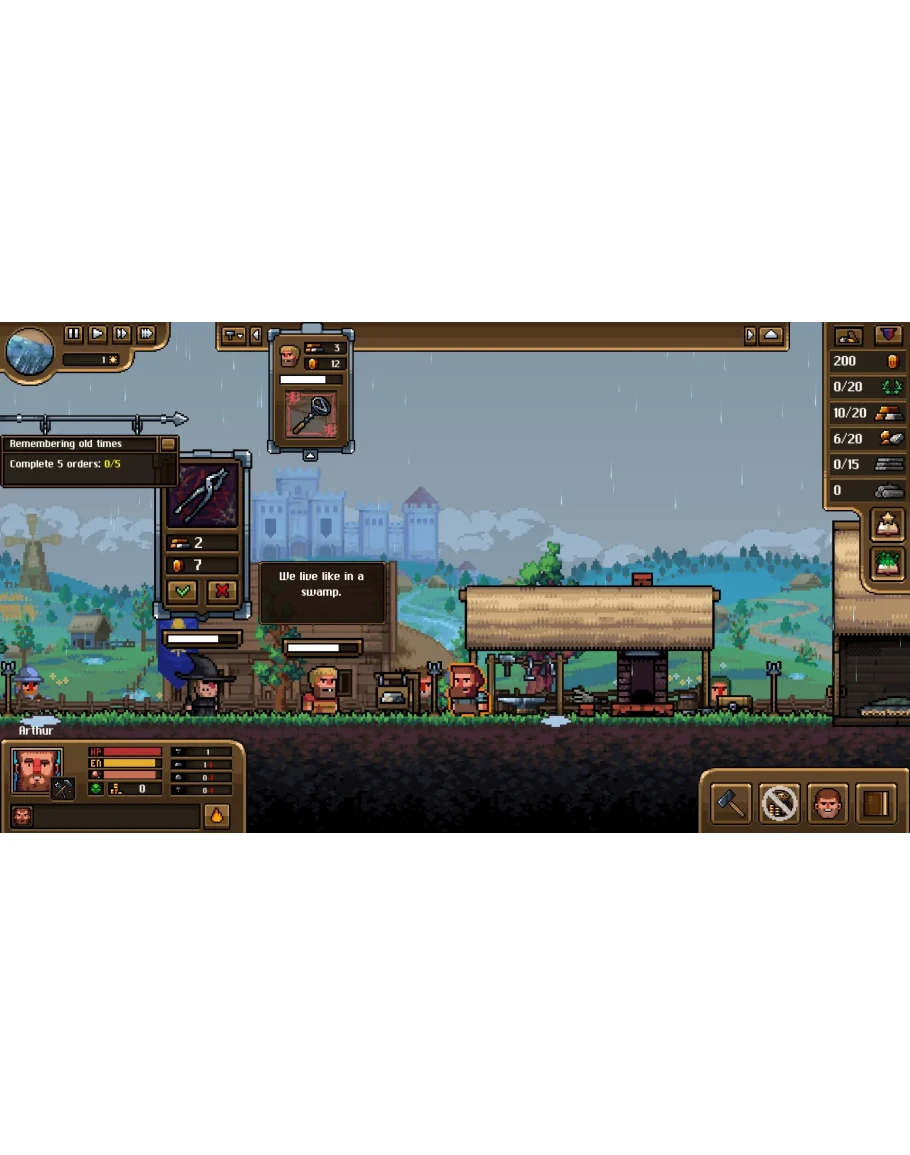Open the order filter dropdown in the top bar
The height and width of the screenshot is (1155, 910).
coord(233,336)
